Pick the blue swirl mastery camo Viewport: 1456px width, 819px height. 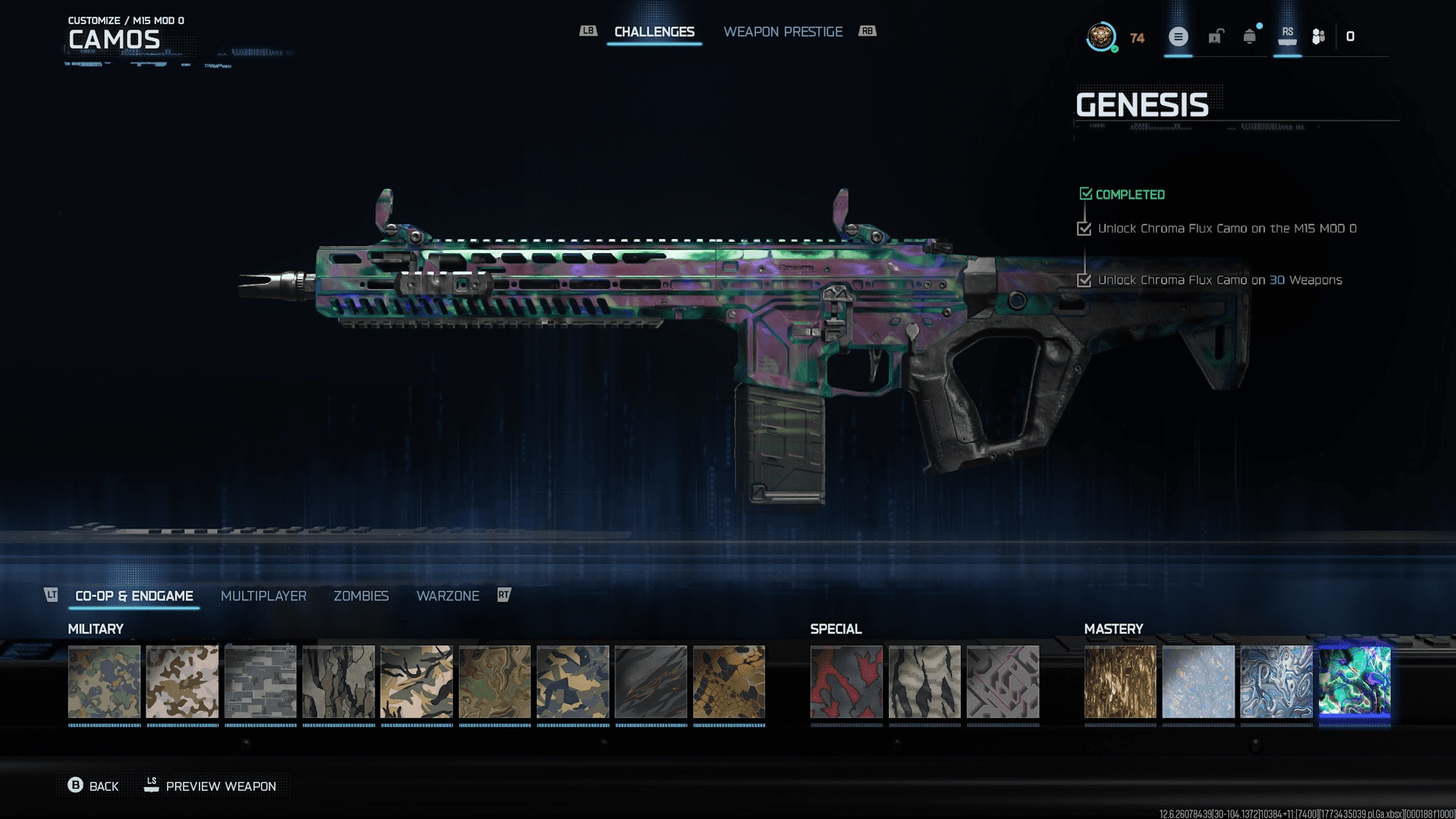click(x=1276, y=682)
